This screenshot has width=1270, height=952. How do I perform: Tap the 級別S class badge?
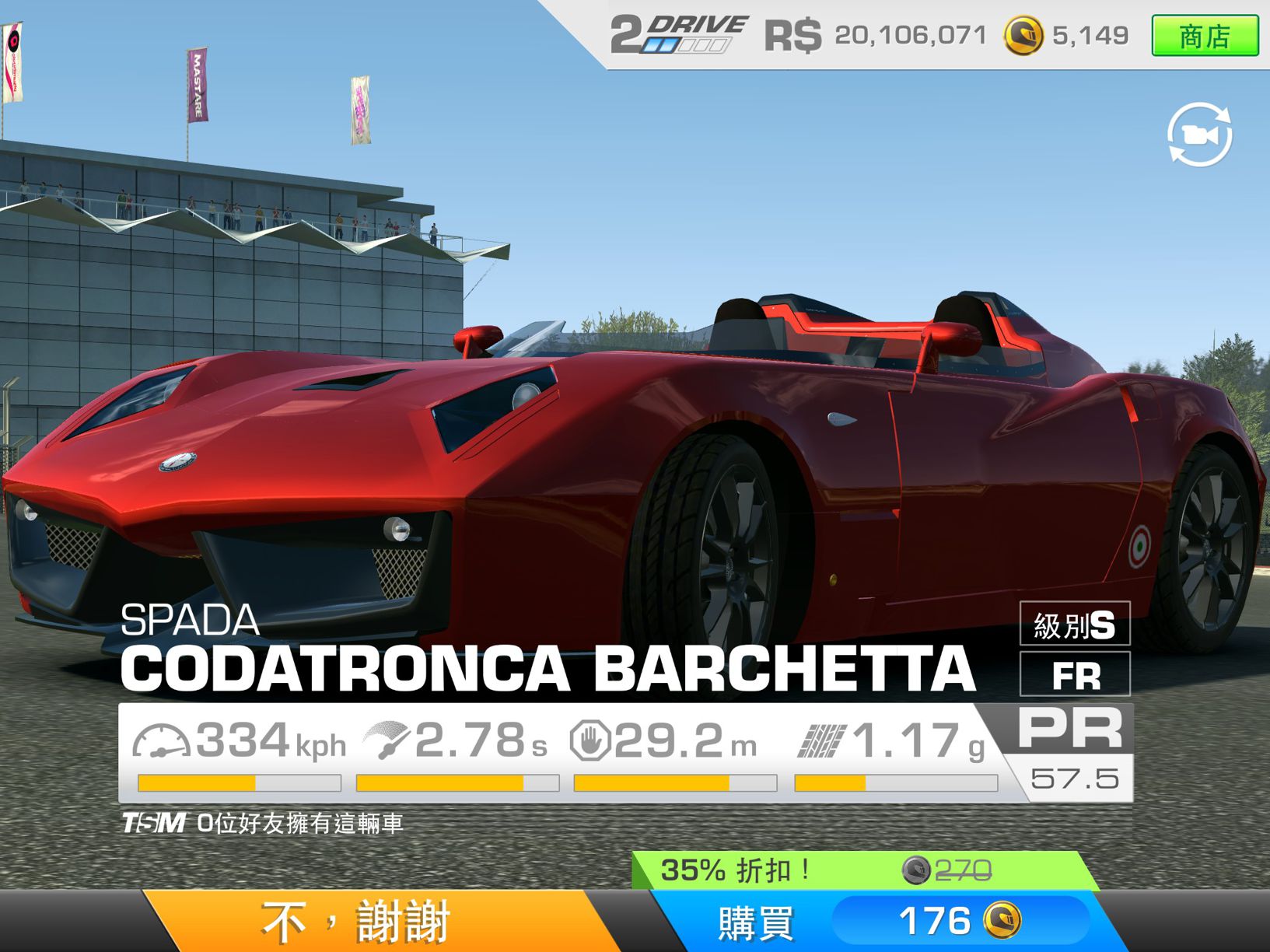[x=1075, y=625]
